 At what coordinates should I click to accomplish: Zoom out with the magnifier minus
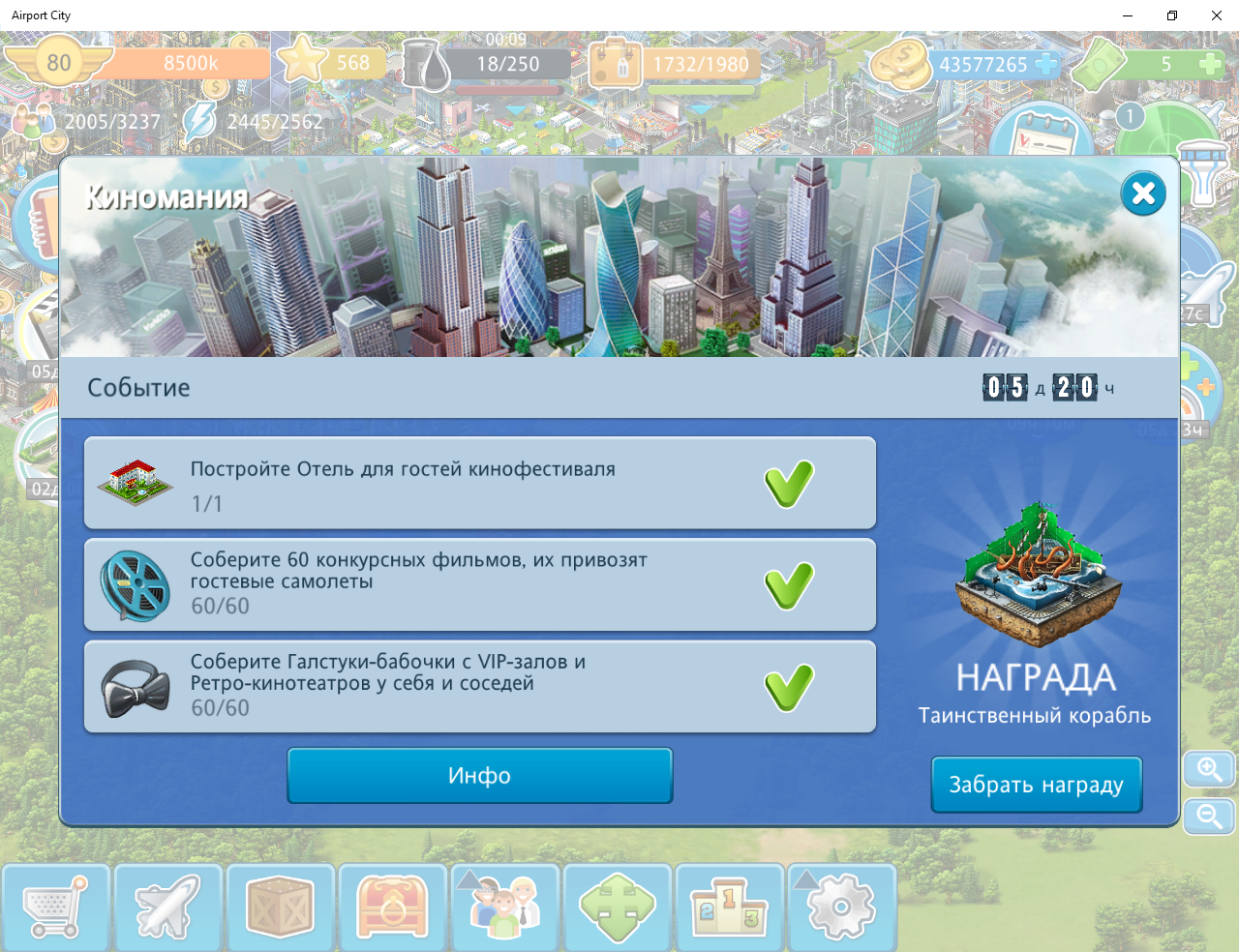click(x=1209, y=817)
